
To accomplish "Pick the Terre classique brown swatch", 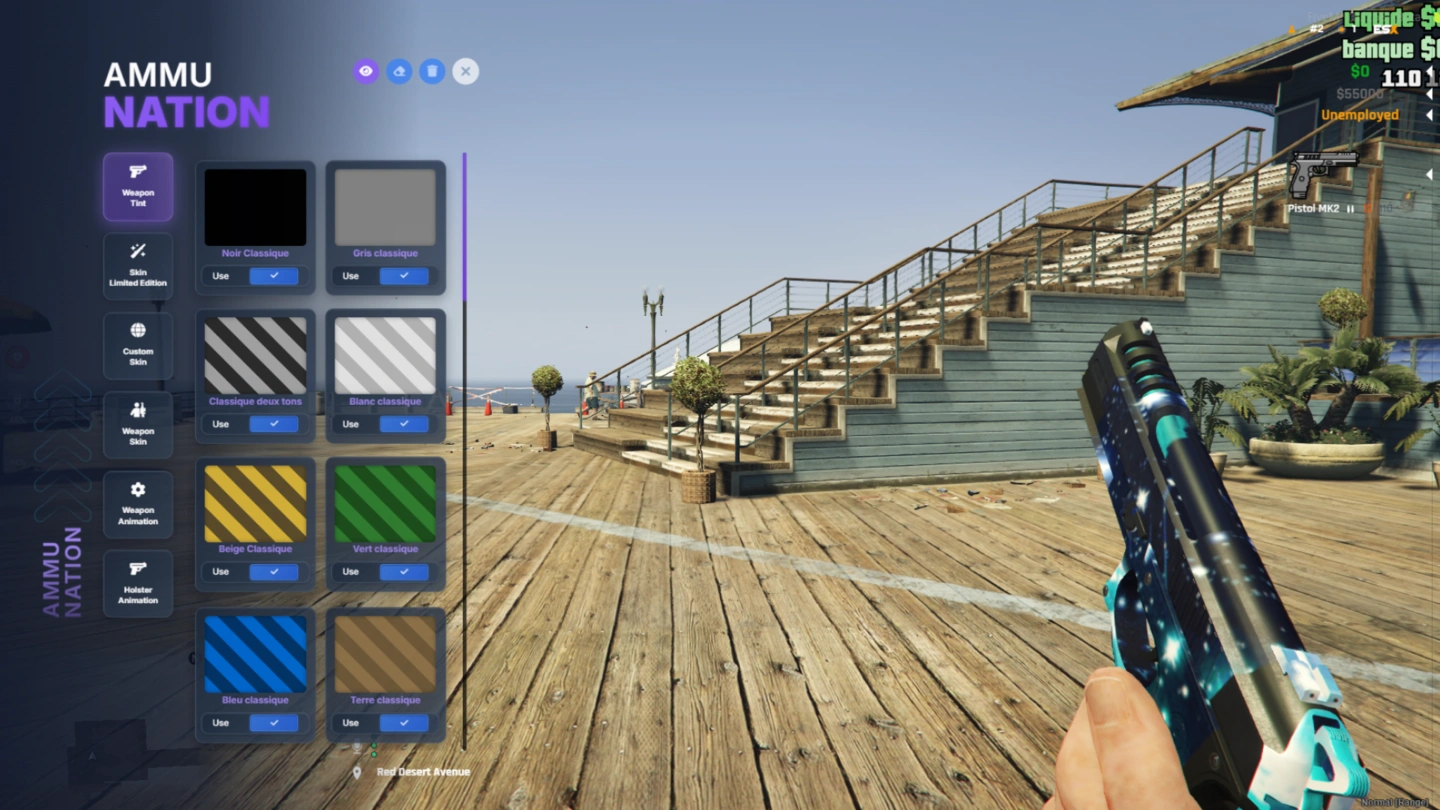I will pos(385,654).
